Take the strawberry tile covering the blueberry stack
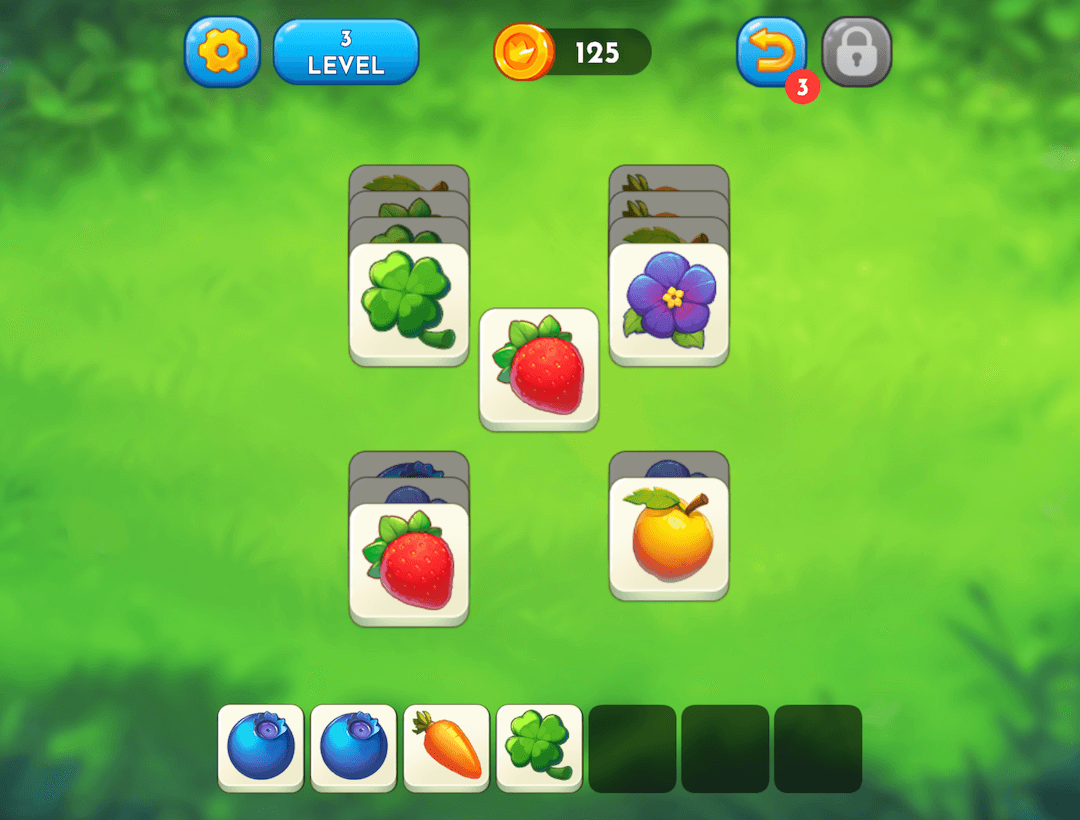1080x820 pixels. [409, 562]
